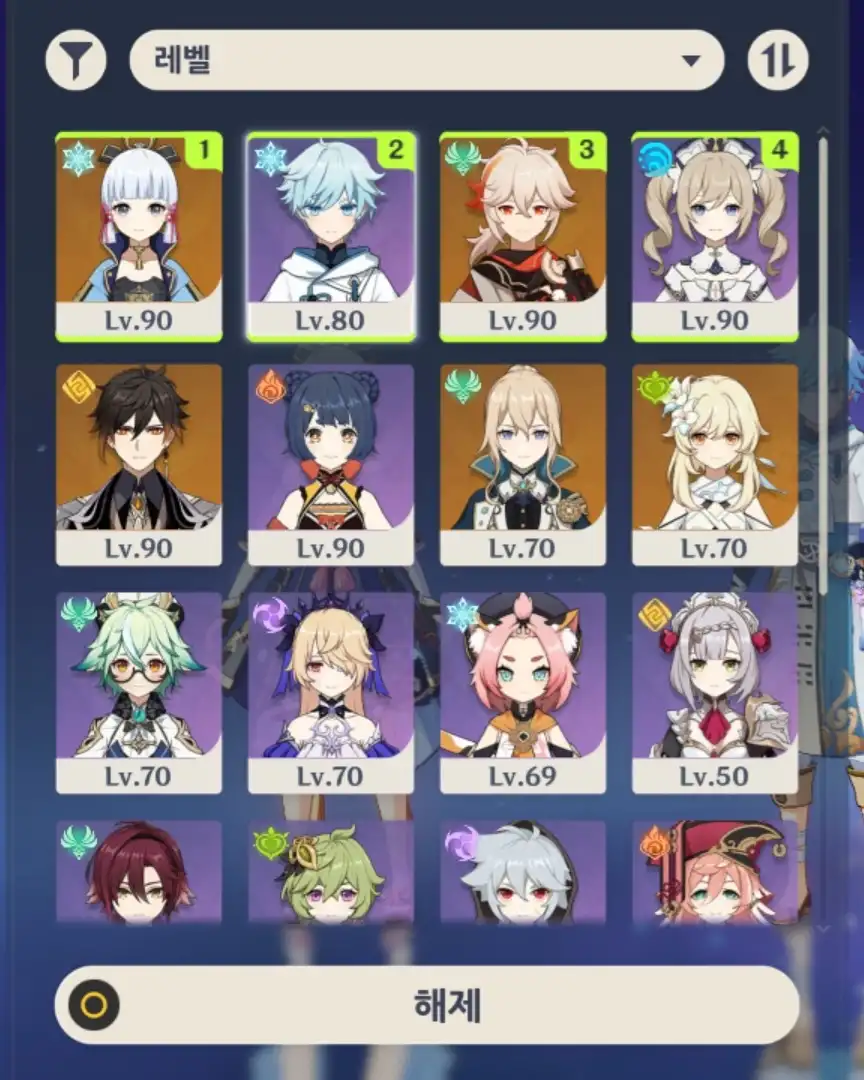Select Zhongli's character card

[139, 464]
